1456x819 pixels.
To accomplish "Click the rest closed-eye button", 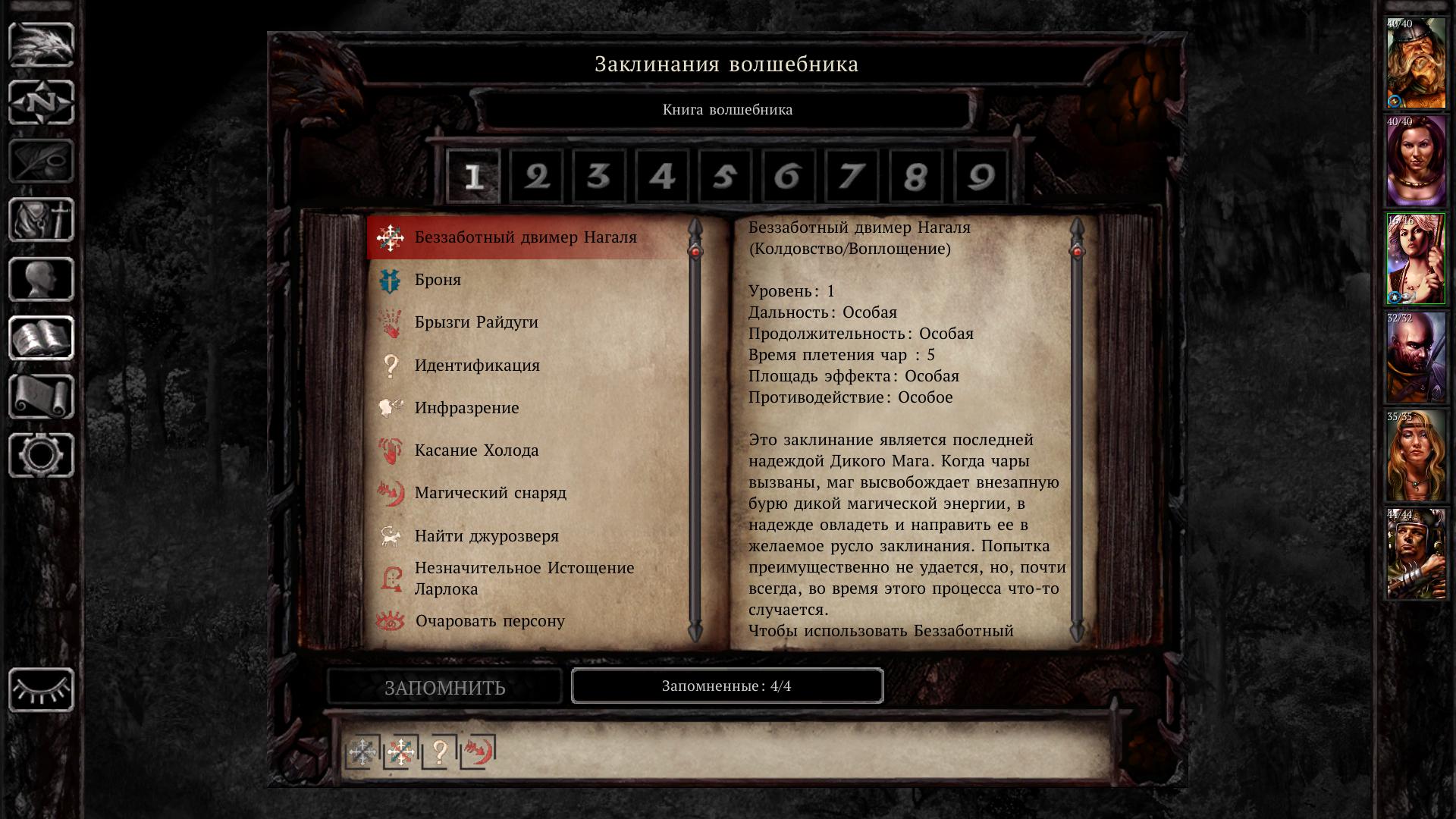I will (41, 689).
